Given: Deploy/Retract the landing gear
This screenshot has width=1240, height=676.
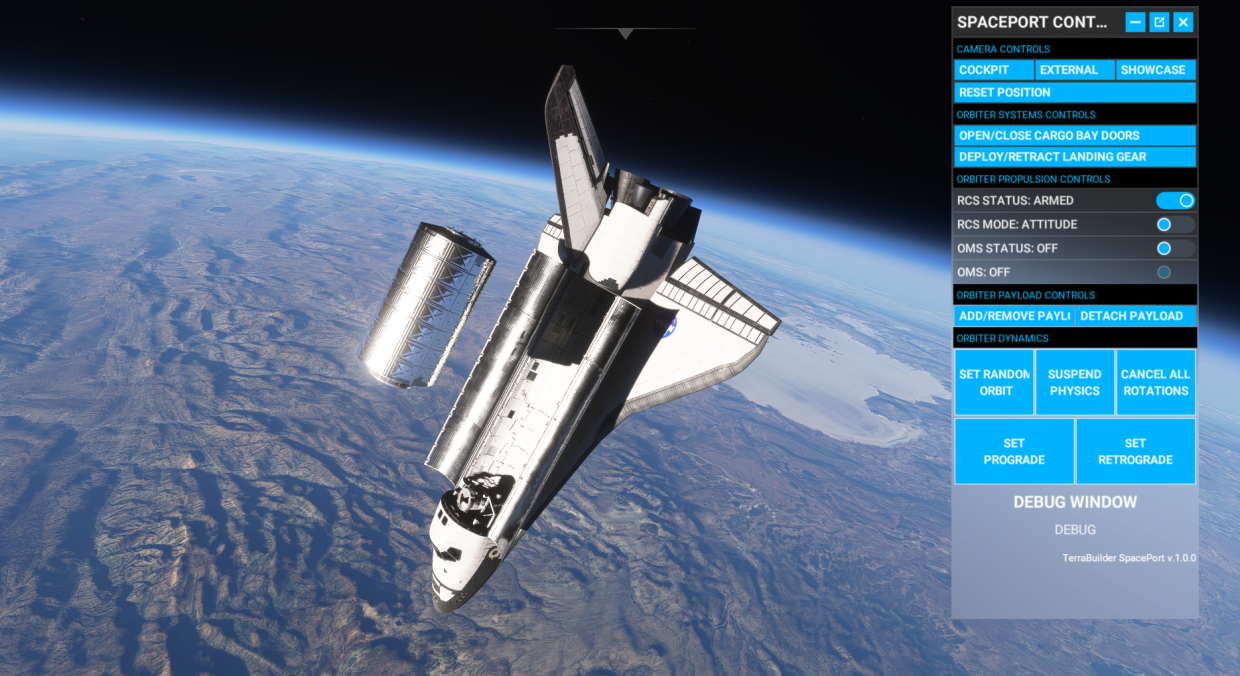Looking at the screenshot, I should (x=1075, y=157).
